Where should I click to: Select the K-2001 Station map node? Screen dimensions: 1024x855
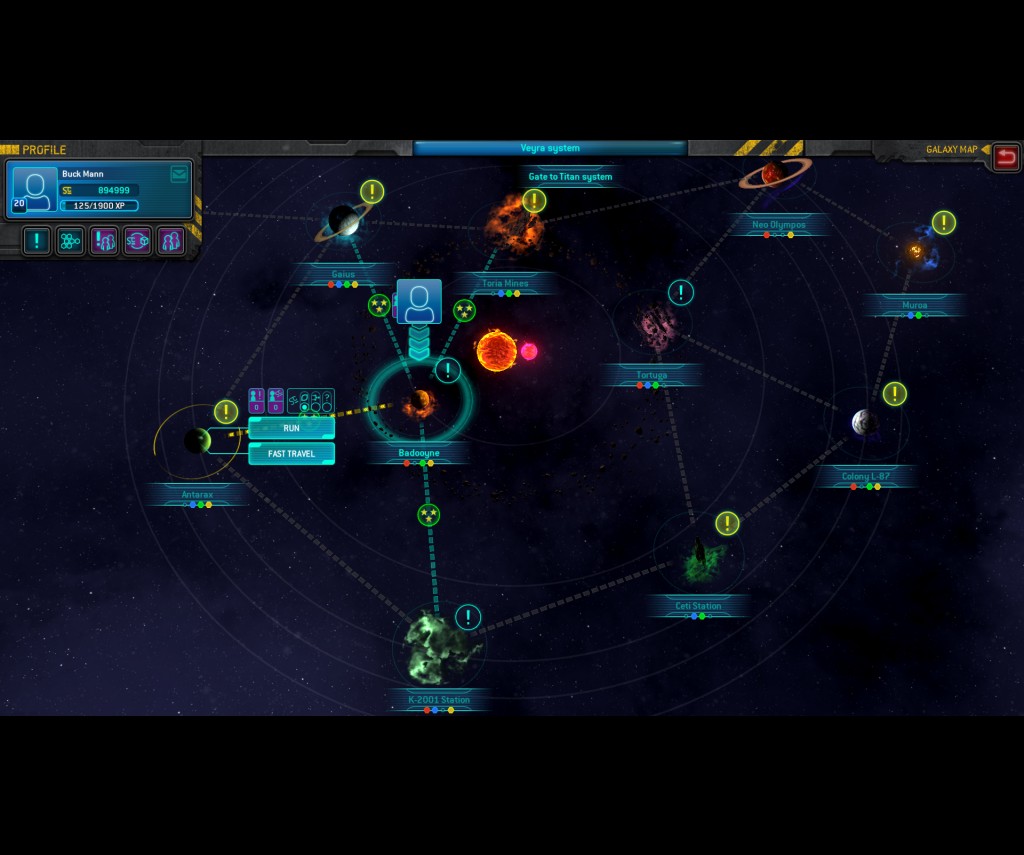(435, 648)
